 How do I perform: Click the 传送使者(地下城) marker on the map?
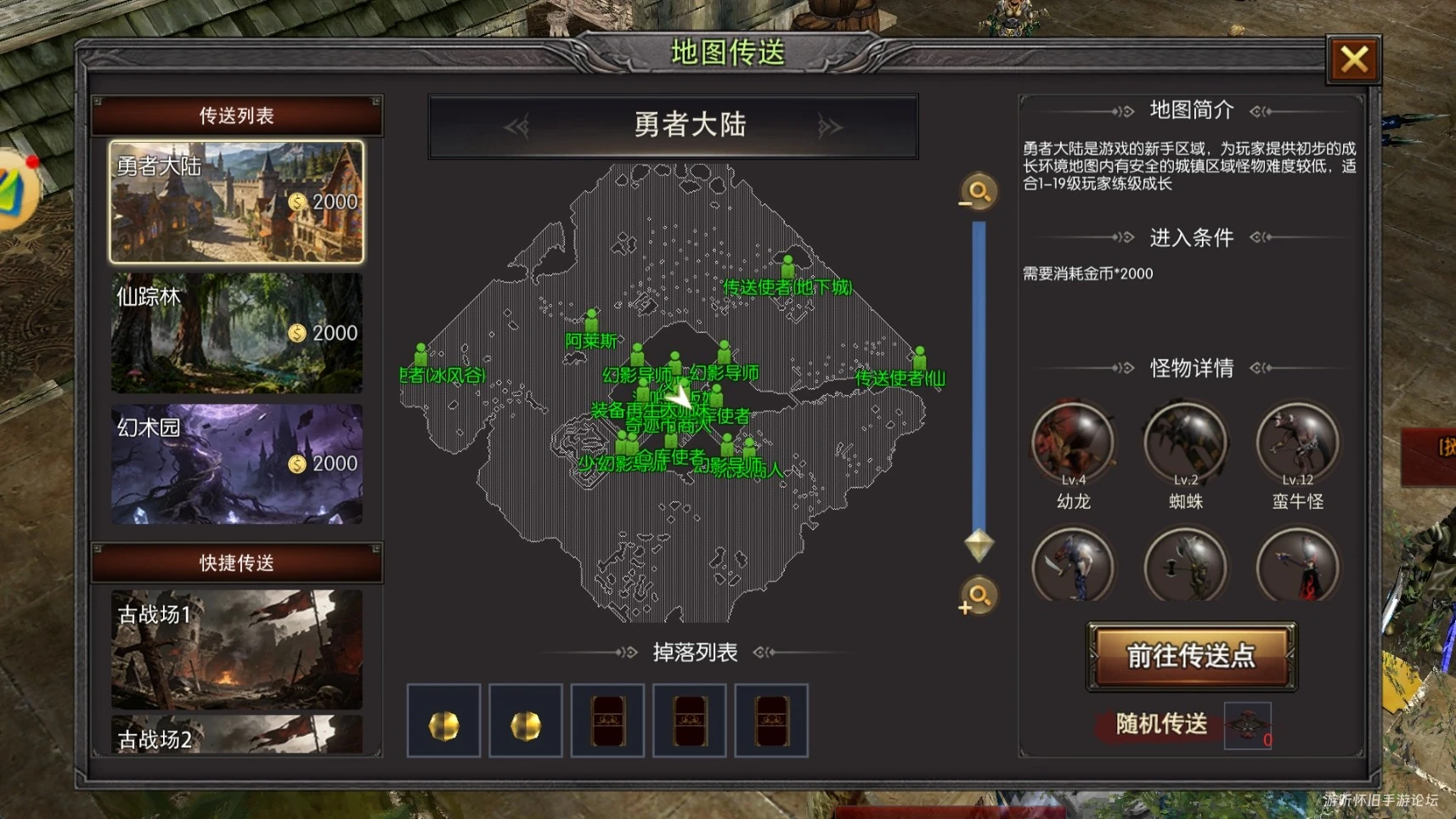[x=787, y=268]
